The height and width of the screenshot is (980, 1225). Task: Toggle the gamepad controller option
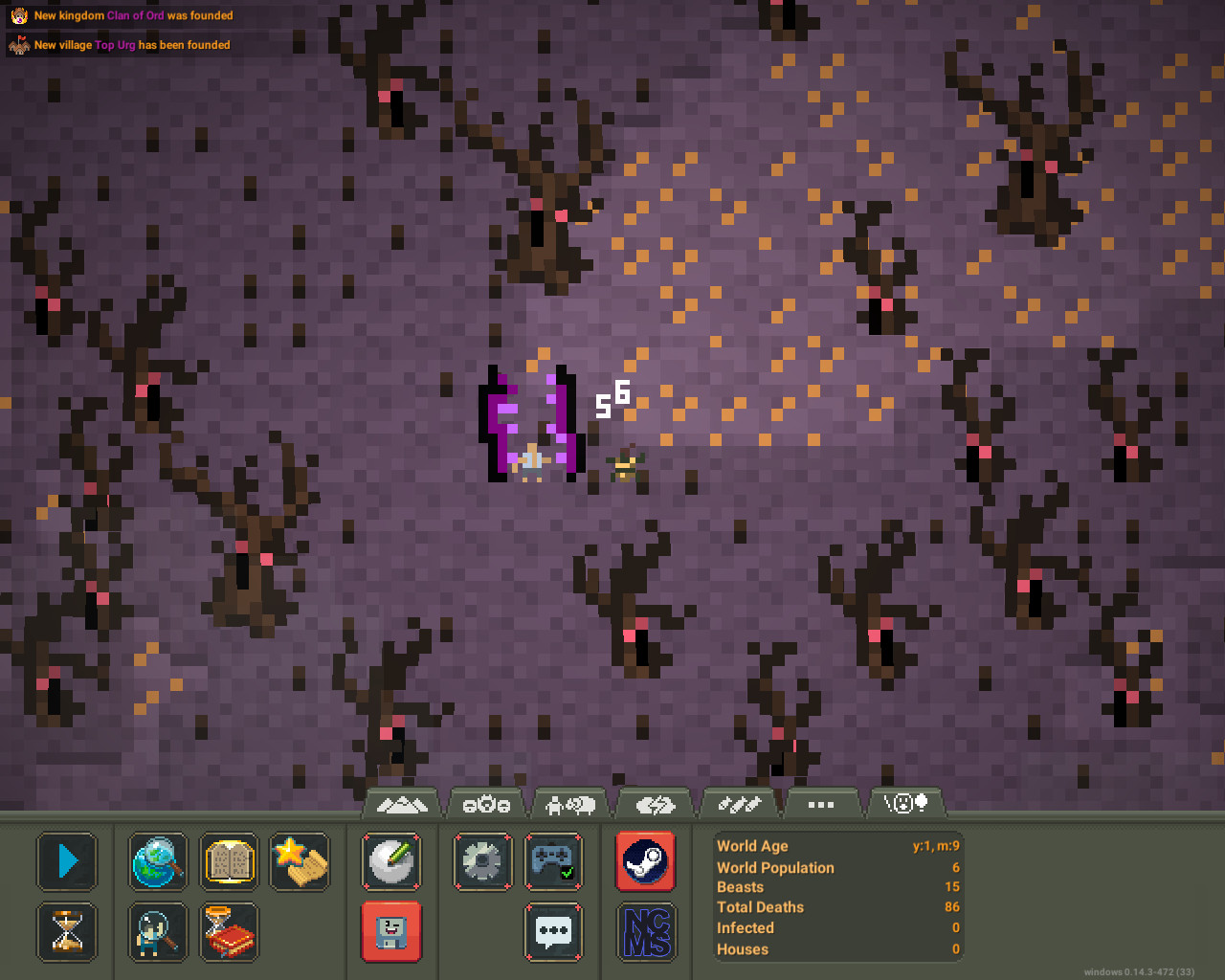coord(554,861)
